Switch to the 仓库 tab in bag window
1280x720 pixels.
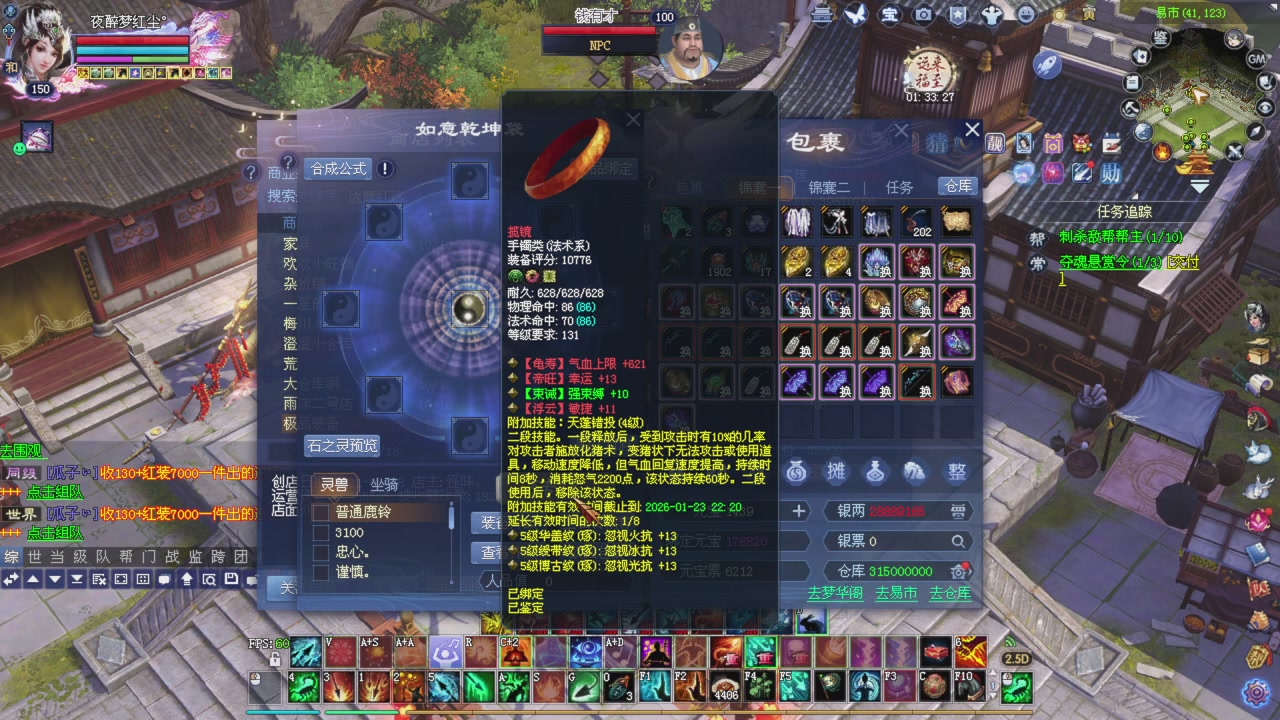coord(956,185)
